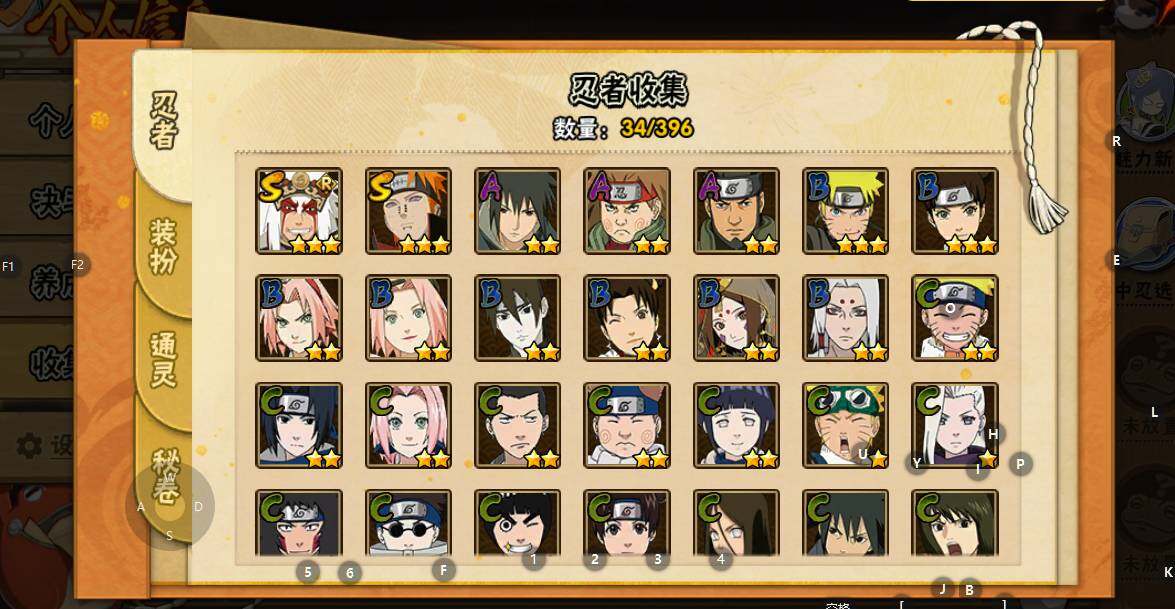
Task: Open the C-rank laughing Naruto card
Action: (955, 318)
